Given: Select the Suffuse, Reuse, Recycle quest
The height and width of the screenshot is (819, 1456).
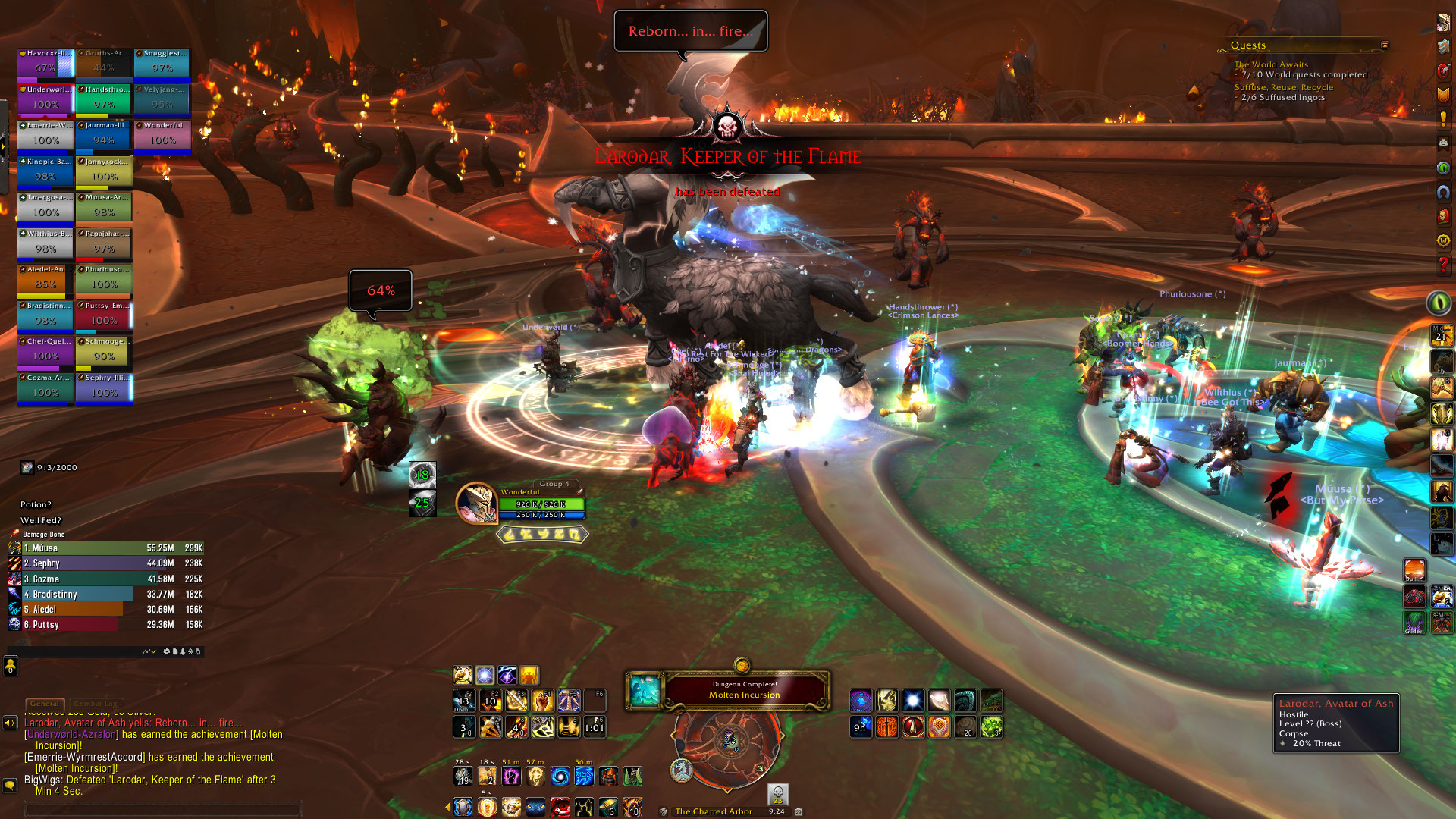Looking at the screenshot, I should coord(1283,88).
